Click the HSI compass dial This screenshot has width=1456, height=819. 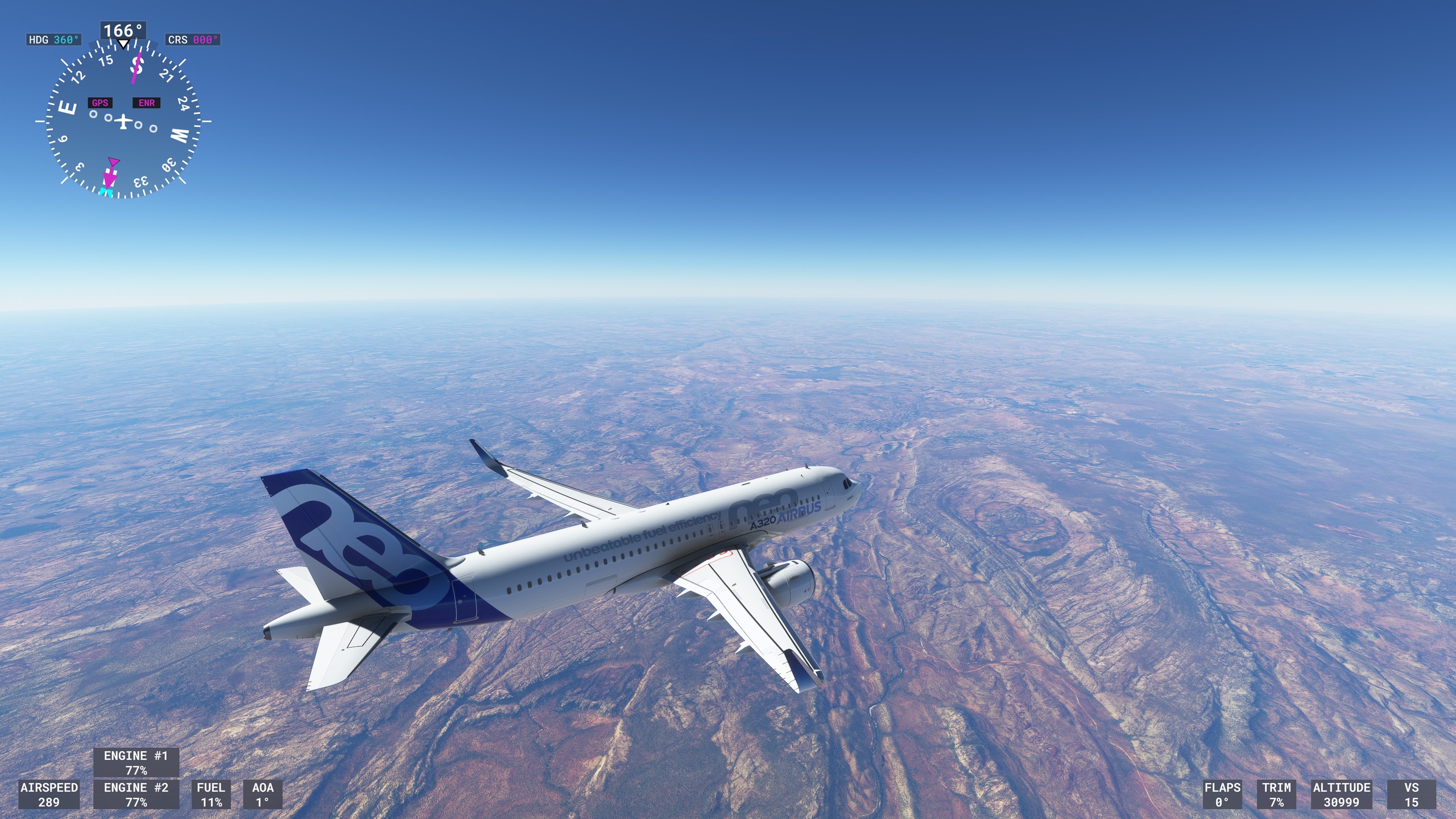[123, 121]
